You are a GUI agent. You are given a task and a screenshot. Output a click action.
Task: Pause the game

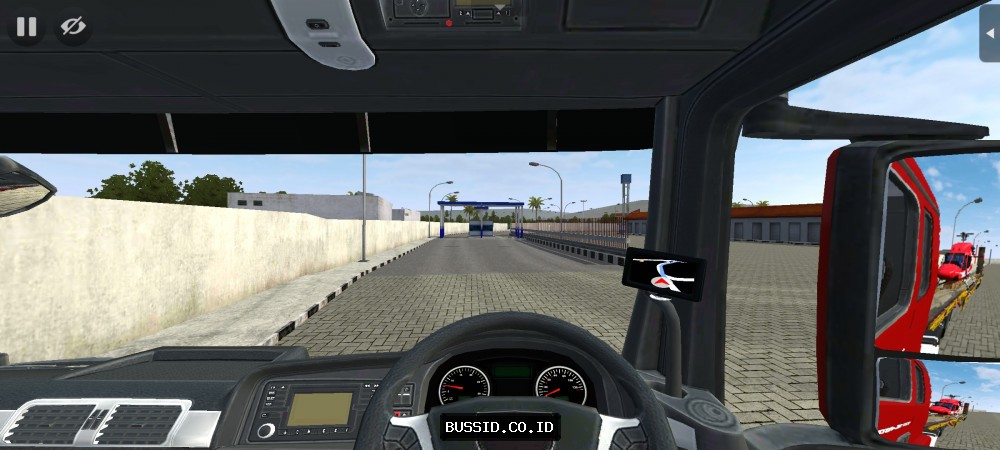click(26, 27)
